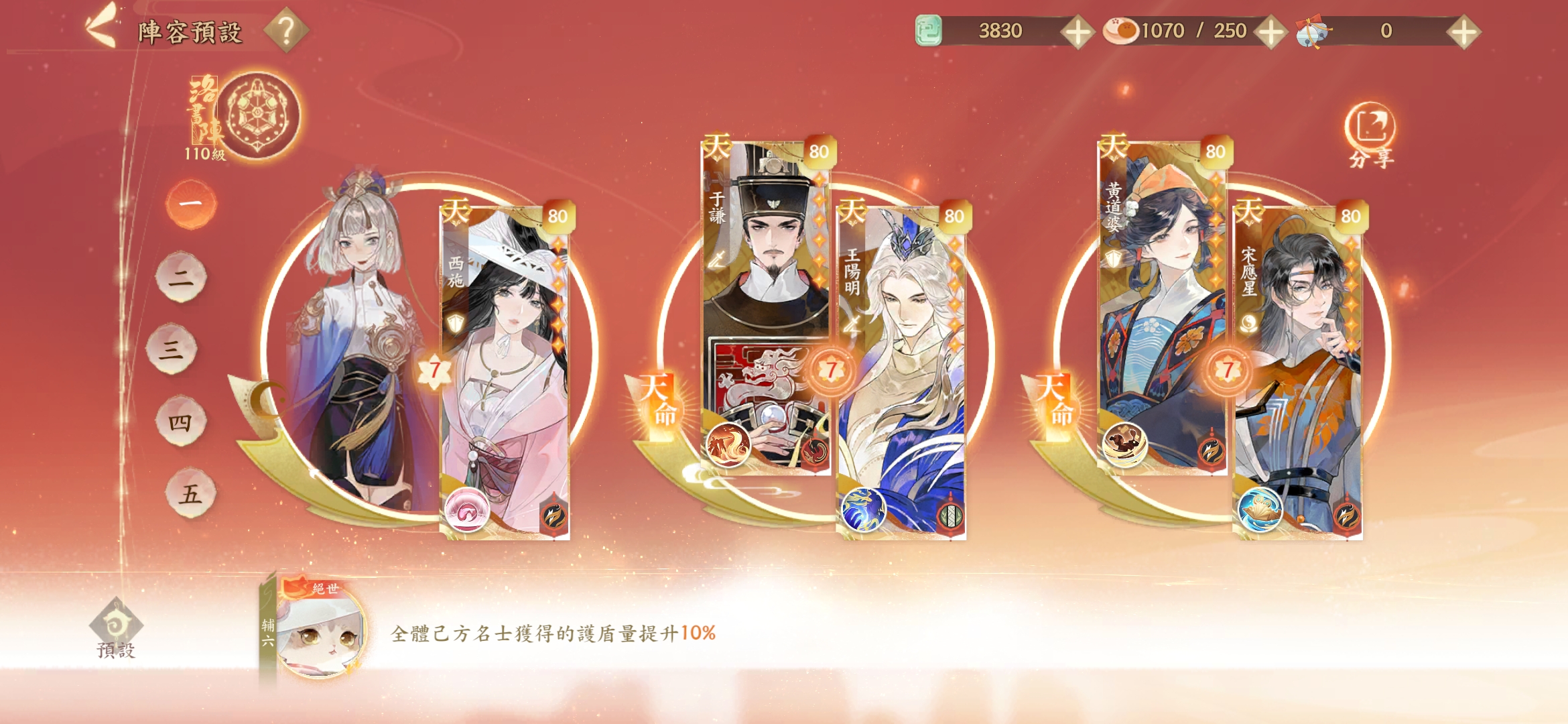Open the 洛書陣 formation emblem
The image size is (1568, 724).
pos(257,115)
